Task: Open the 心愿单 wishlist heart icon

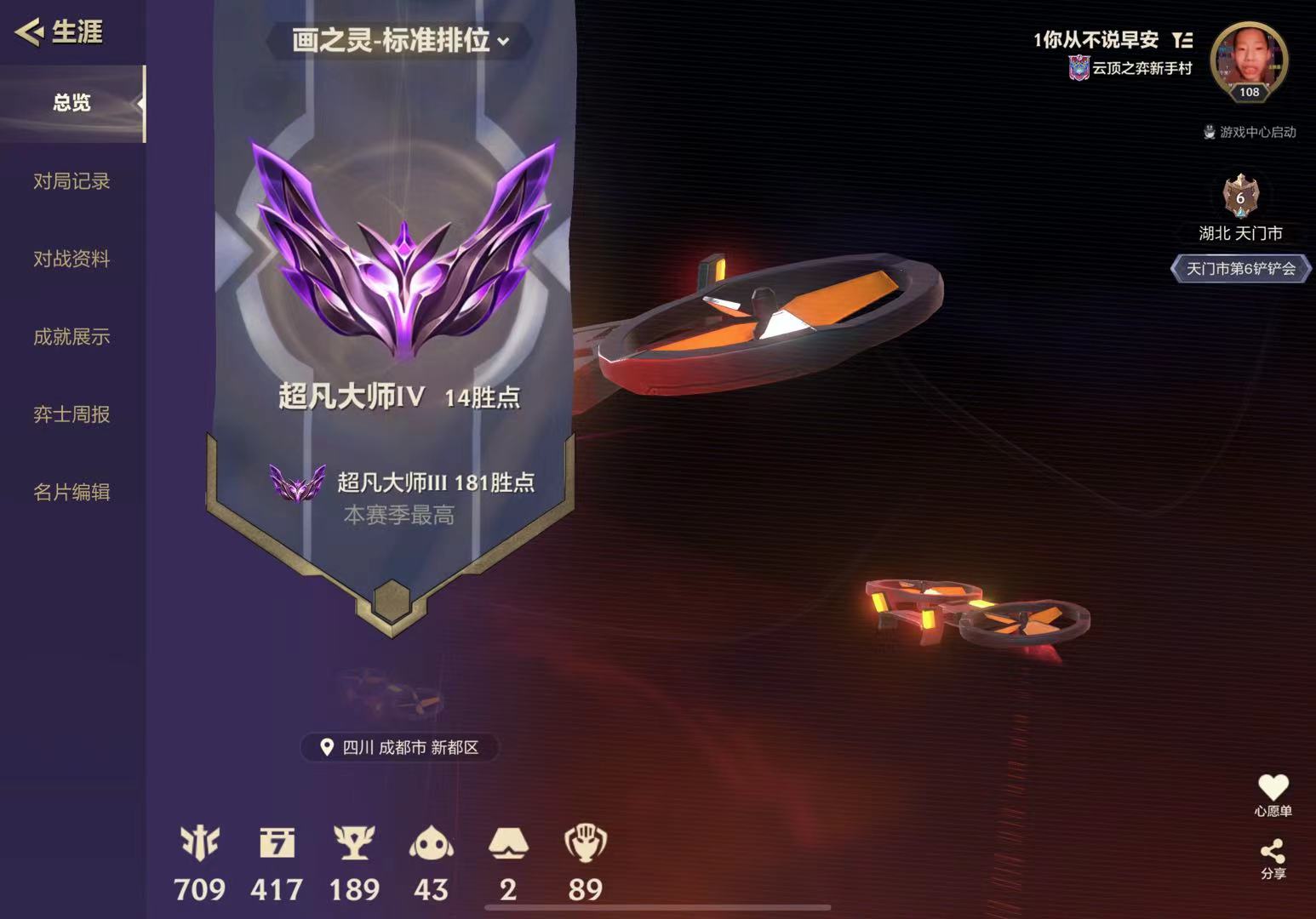Action: click(1273, 788)
